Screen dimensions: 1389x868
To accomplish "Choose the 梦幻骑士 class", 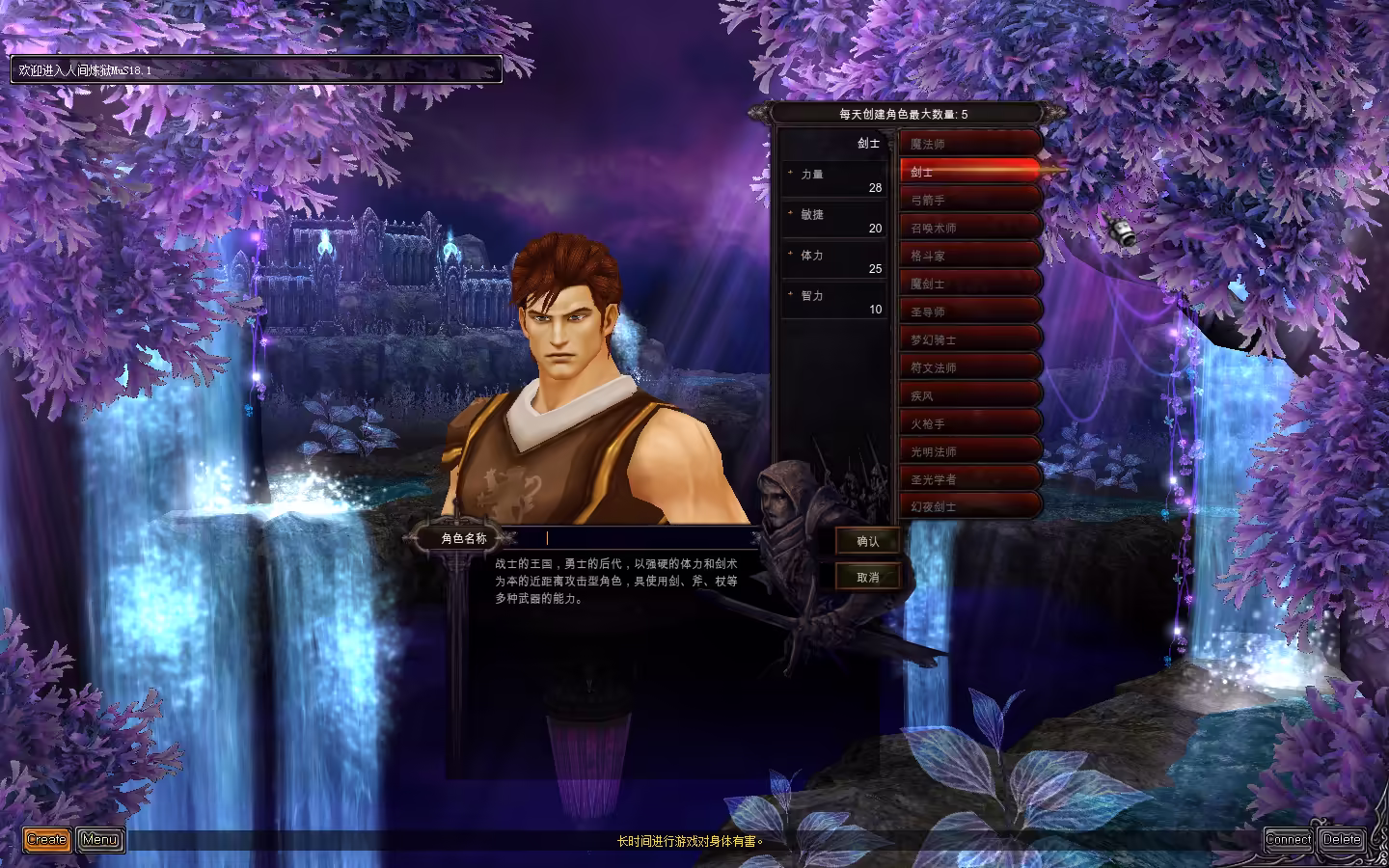I will 969,339.
